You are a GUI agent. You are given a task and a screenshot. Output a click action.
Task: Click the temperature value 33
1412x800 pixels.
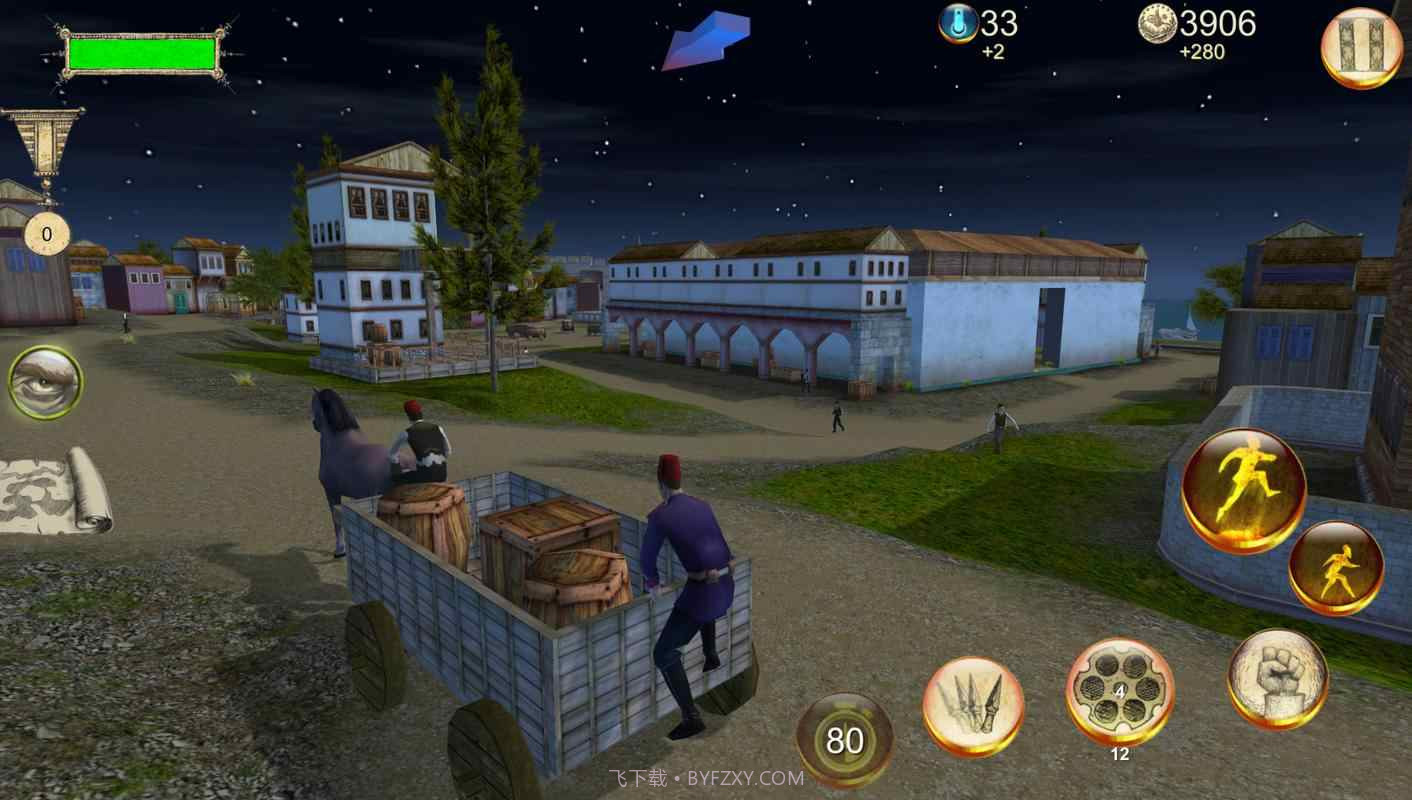click(996, 22)
